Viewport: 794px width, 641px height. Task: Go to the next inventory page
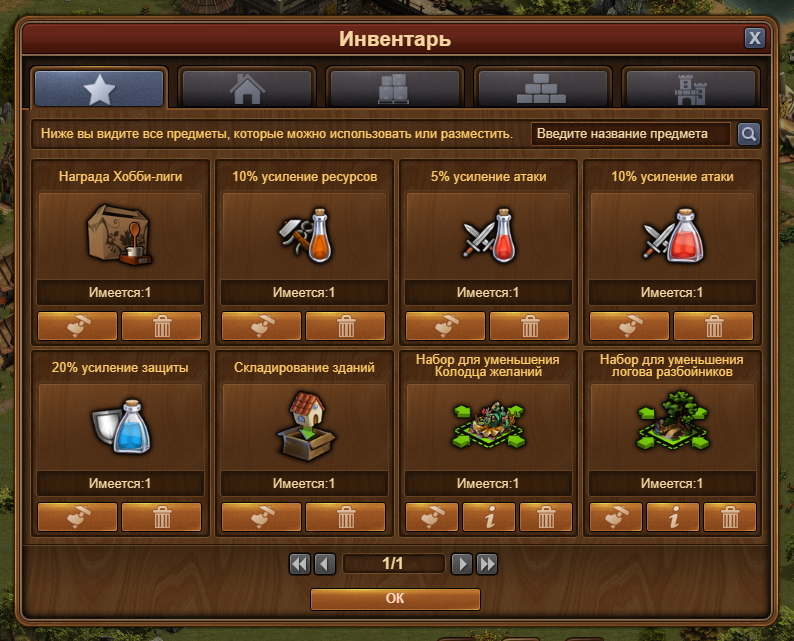(461, 564)
